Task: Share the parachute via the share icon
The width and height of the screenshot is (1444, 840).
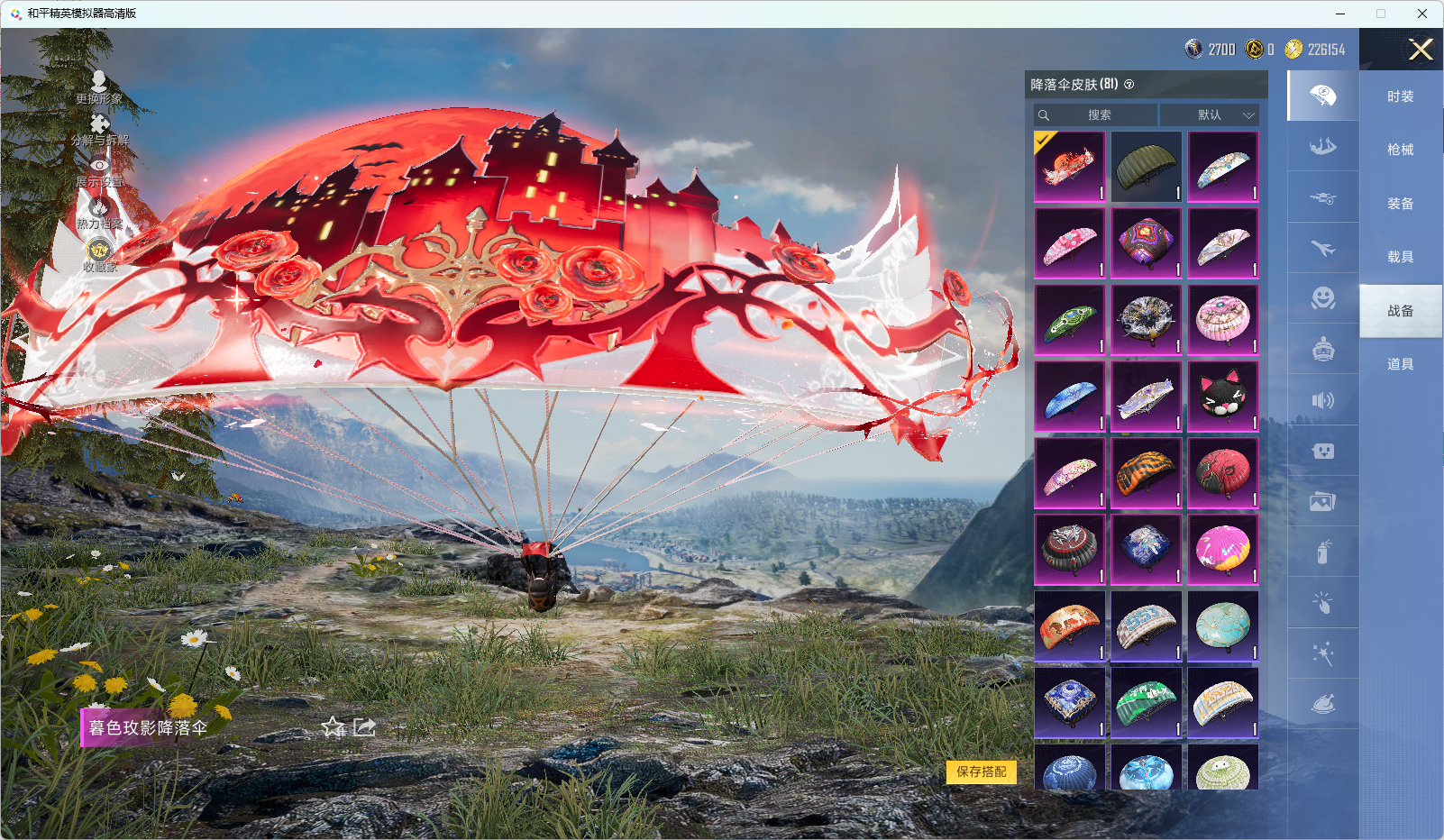Action: (364, 726)
